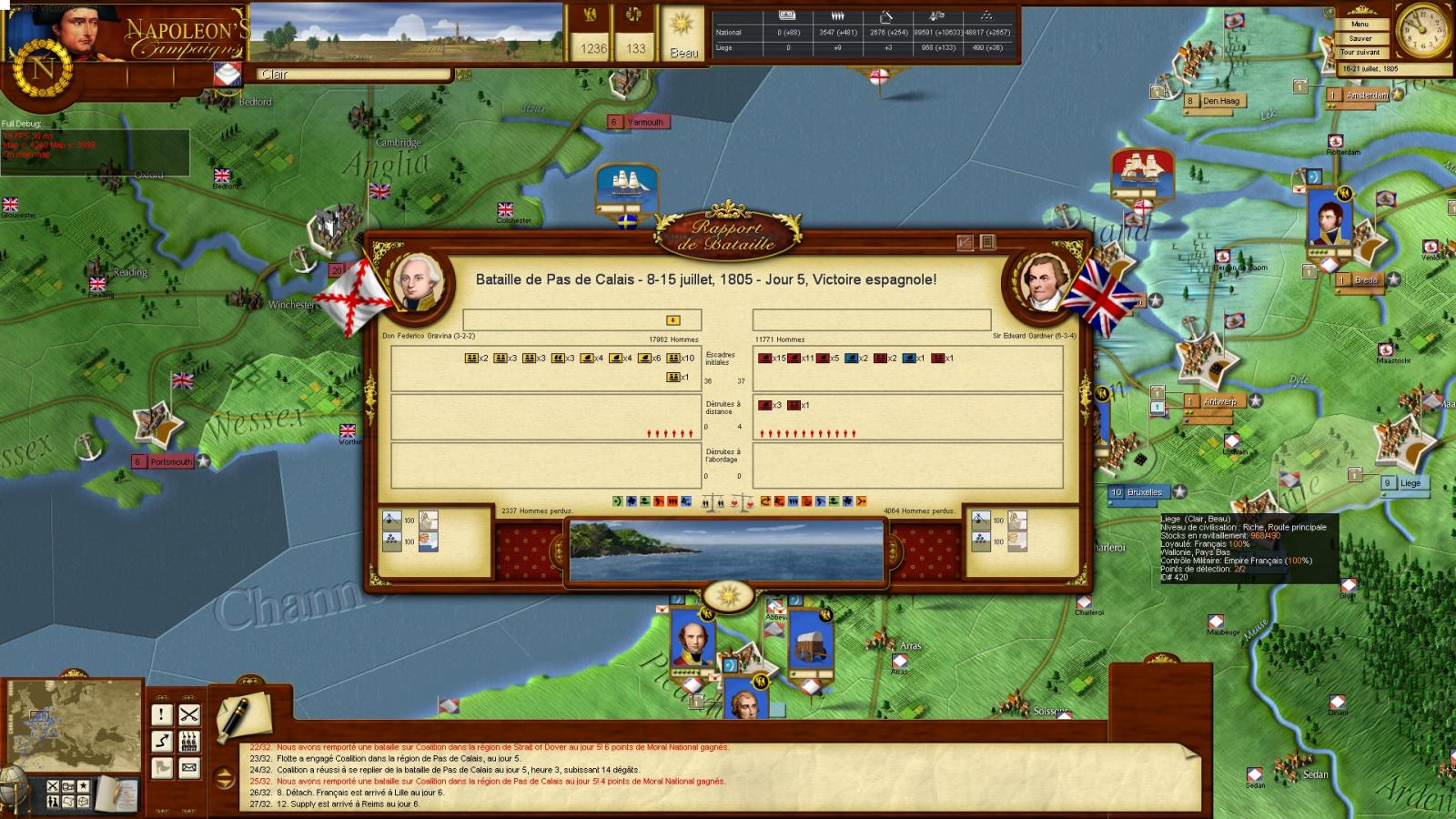The width and height of the screenshot is (1456, 819).
Task: Select Don Federico Gravina's portrait
Action: point(420,280)
